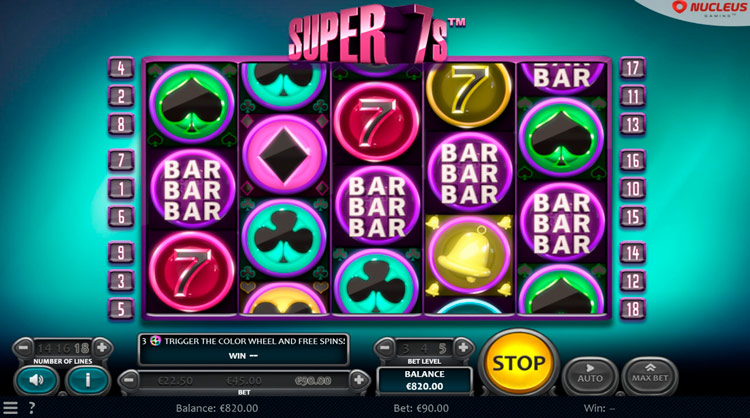Increase the bet amount with plus
750x418 pixels.
(x=359, y=380)
